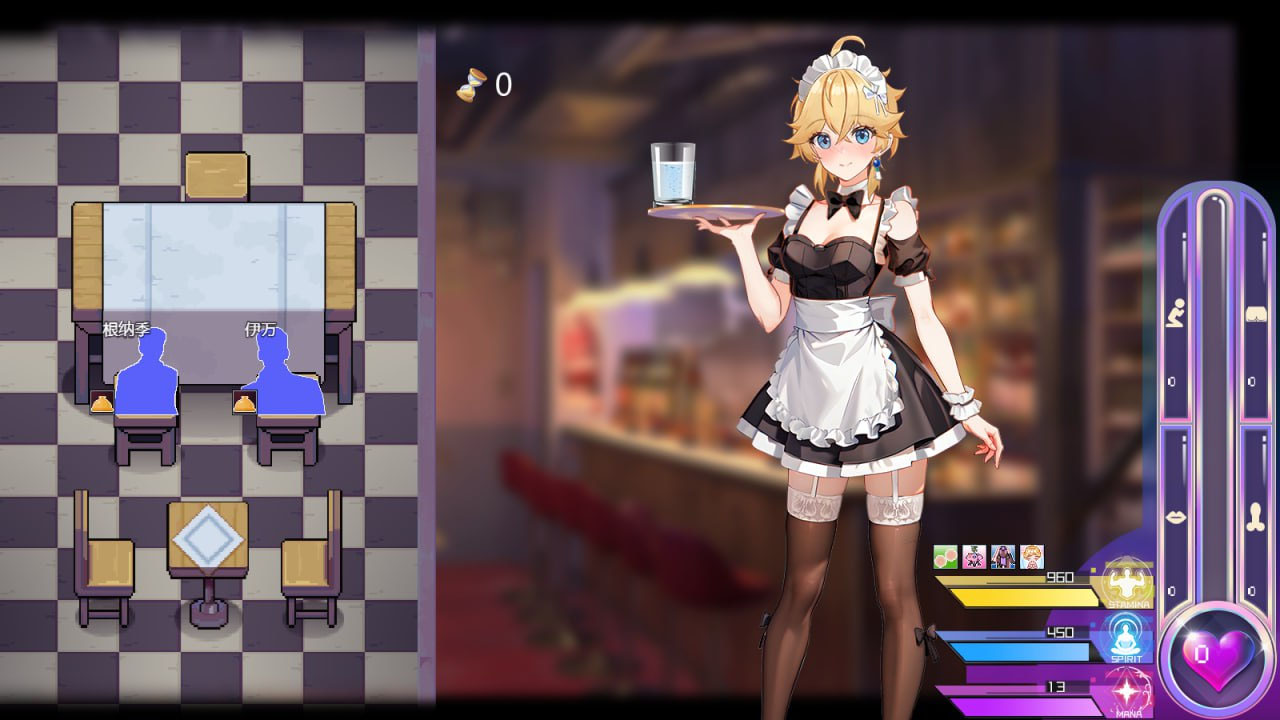Click the pink creature status icon
The height and width of the screenshot is (720, 1280).
click(973, 556)
